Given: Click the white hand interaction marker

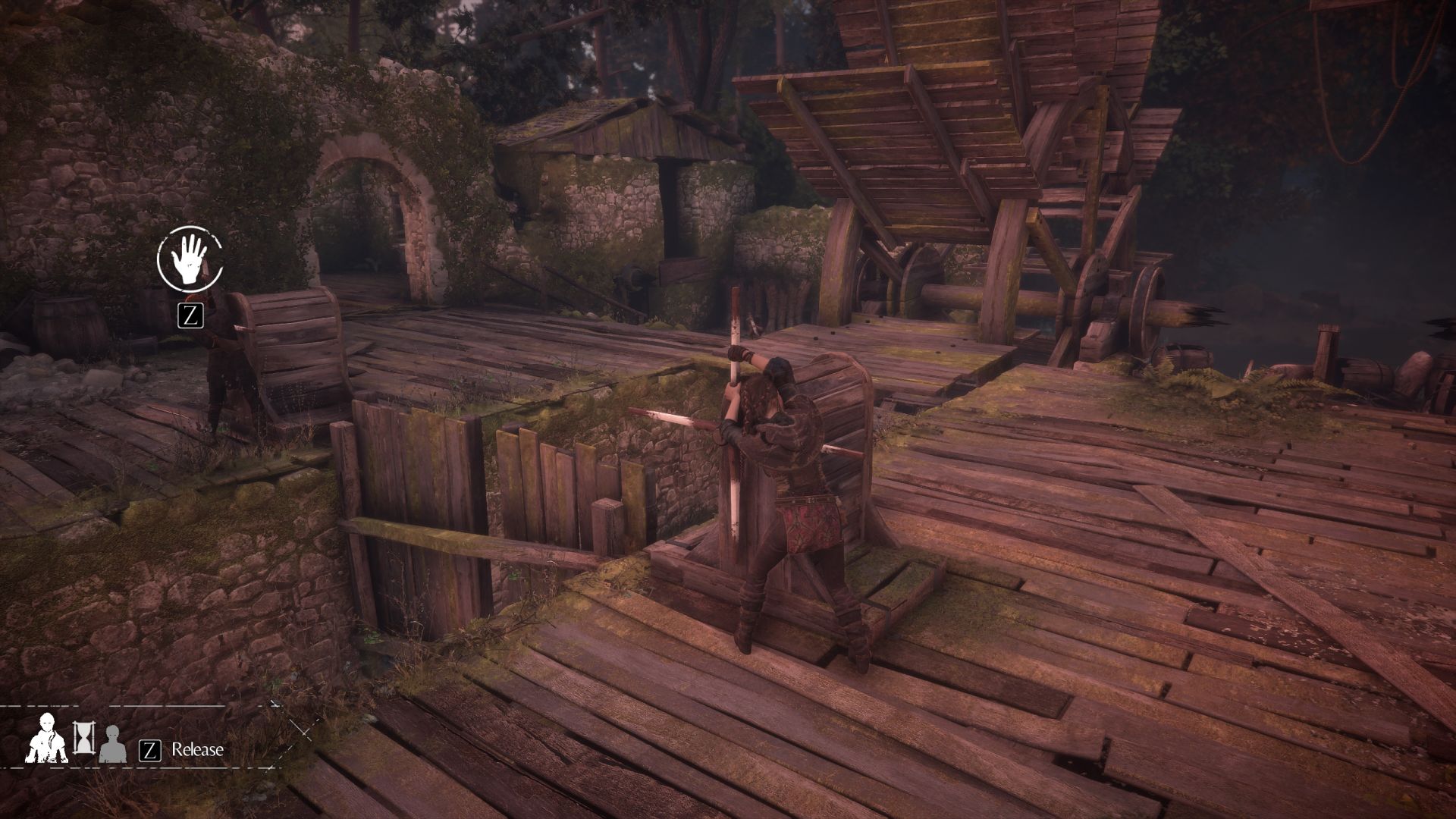Looking at the screenshot, I should 189,259.
